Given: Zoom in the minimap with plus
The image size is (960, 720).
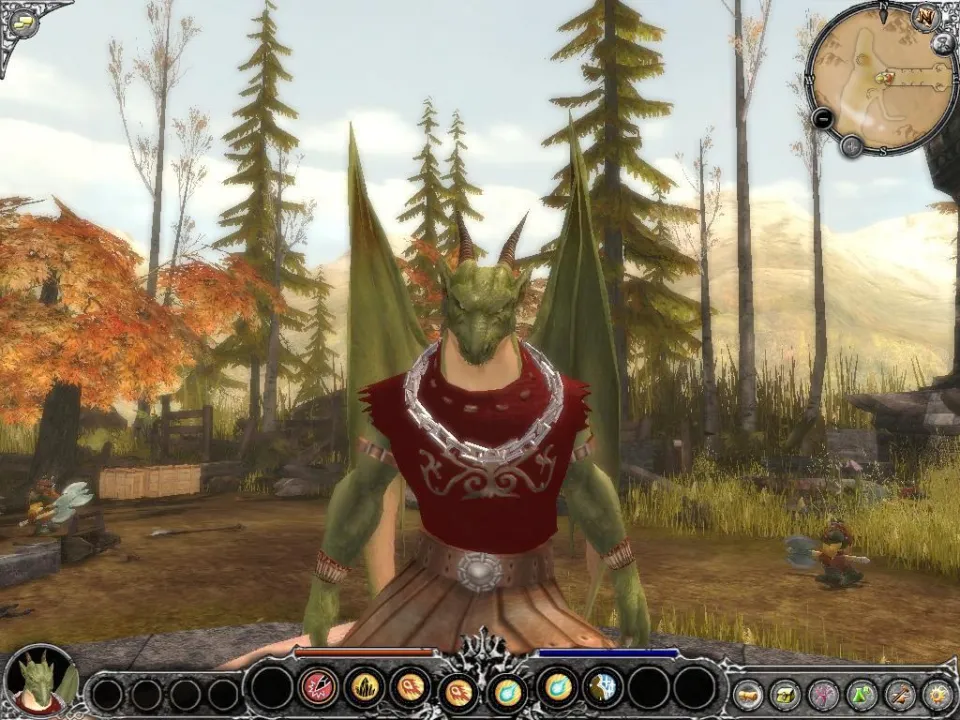Looking at the screenshot, I should click(851, 147).
